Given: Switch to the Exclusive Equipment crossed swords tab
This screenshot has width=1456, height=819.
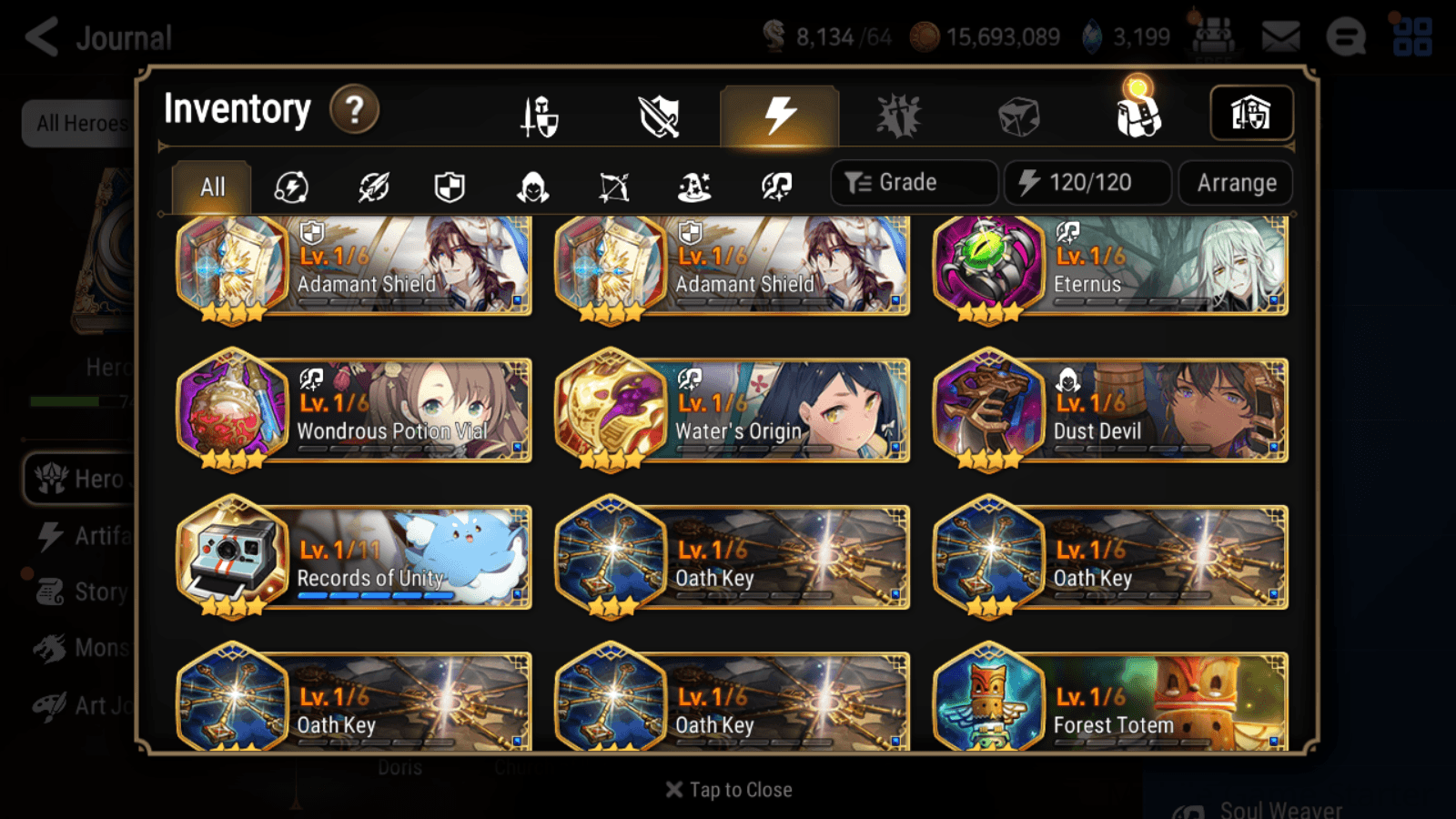Looking at the screenshot, I should point(658,116).
